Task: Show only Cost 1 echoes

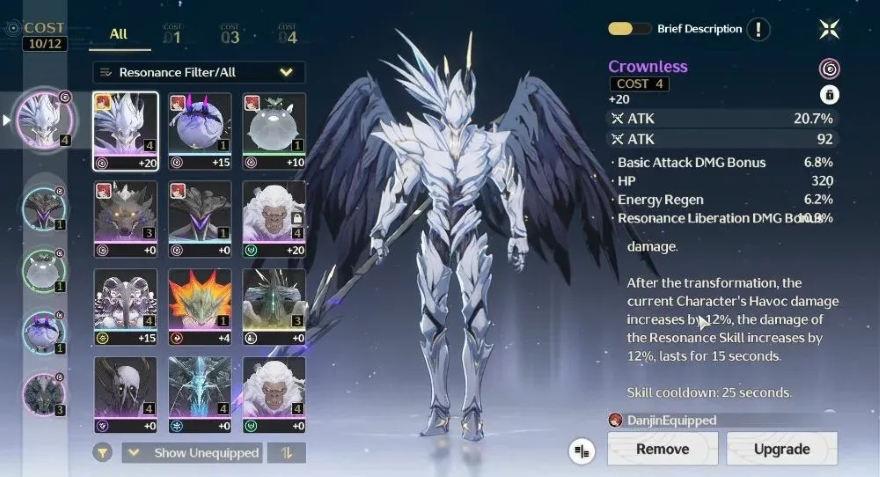Action: pyautogui.click(x=172, y=36)
